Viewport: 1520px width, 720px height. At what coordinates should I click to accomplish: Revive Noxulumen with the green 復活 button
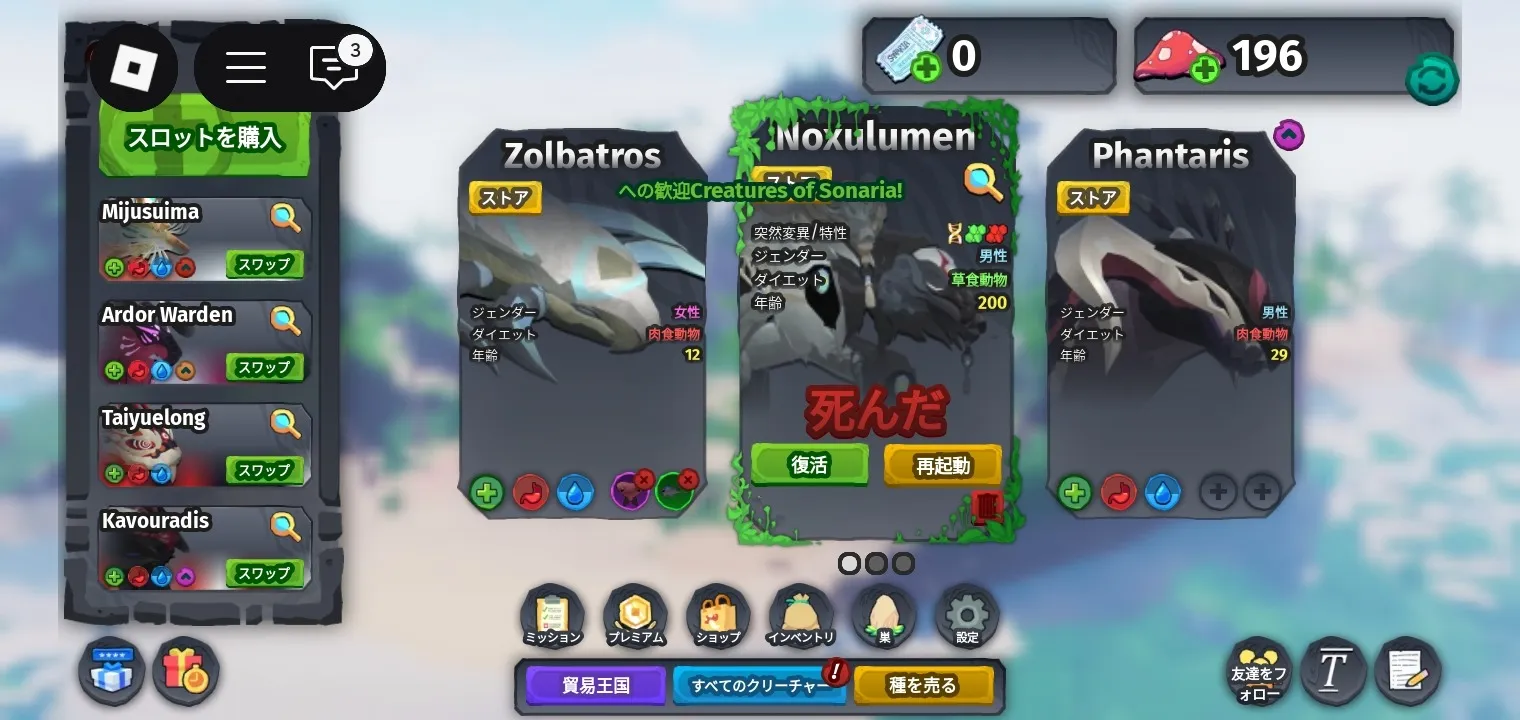[809, 465]
